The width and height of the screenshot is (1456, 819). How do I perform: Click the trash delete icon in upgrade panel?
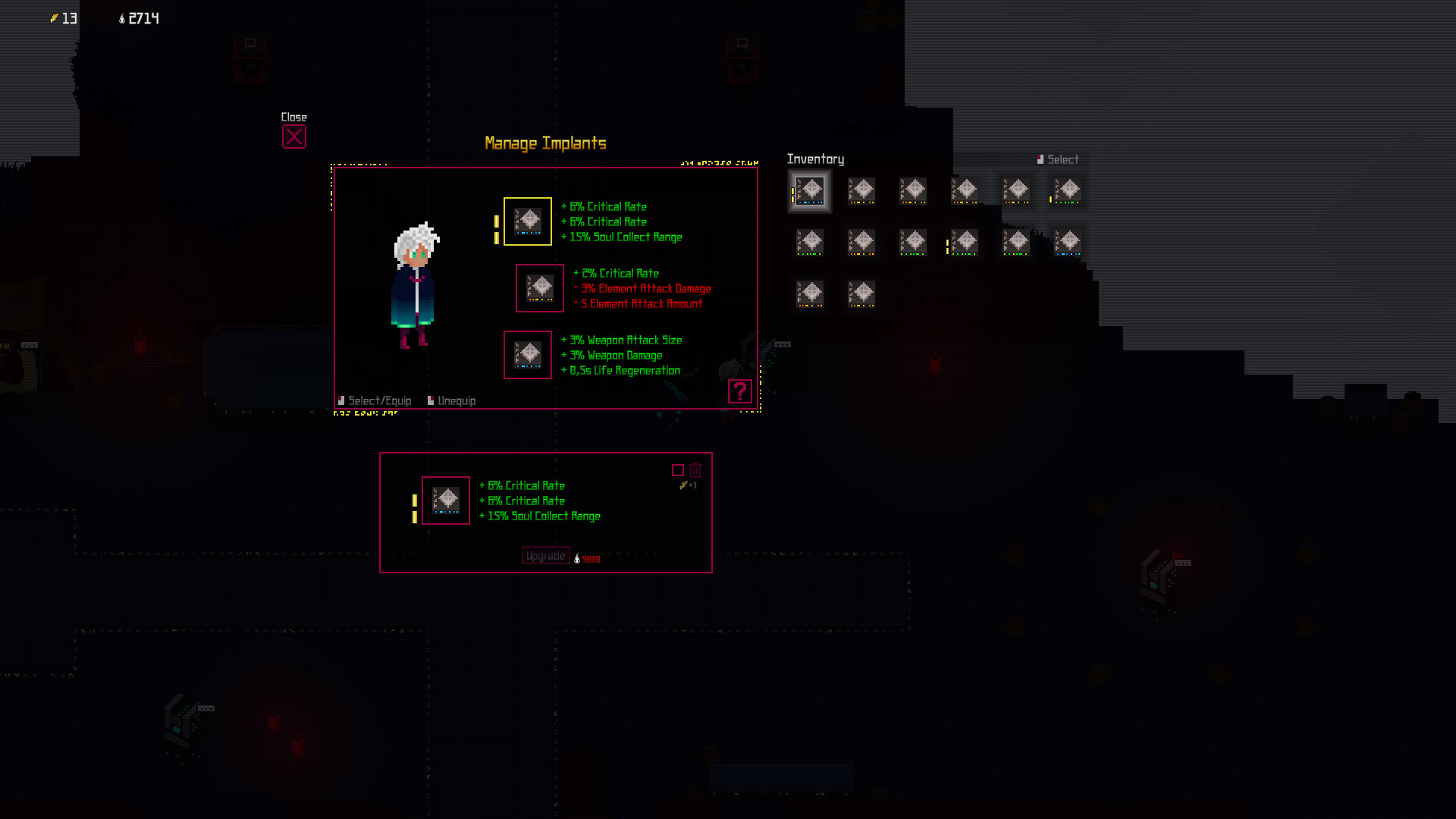pyautogui.click(x=696, y=470)
